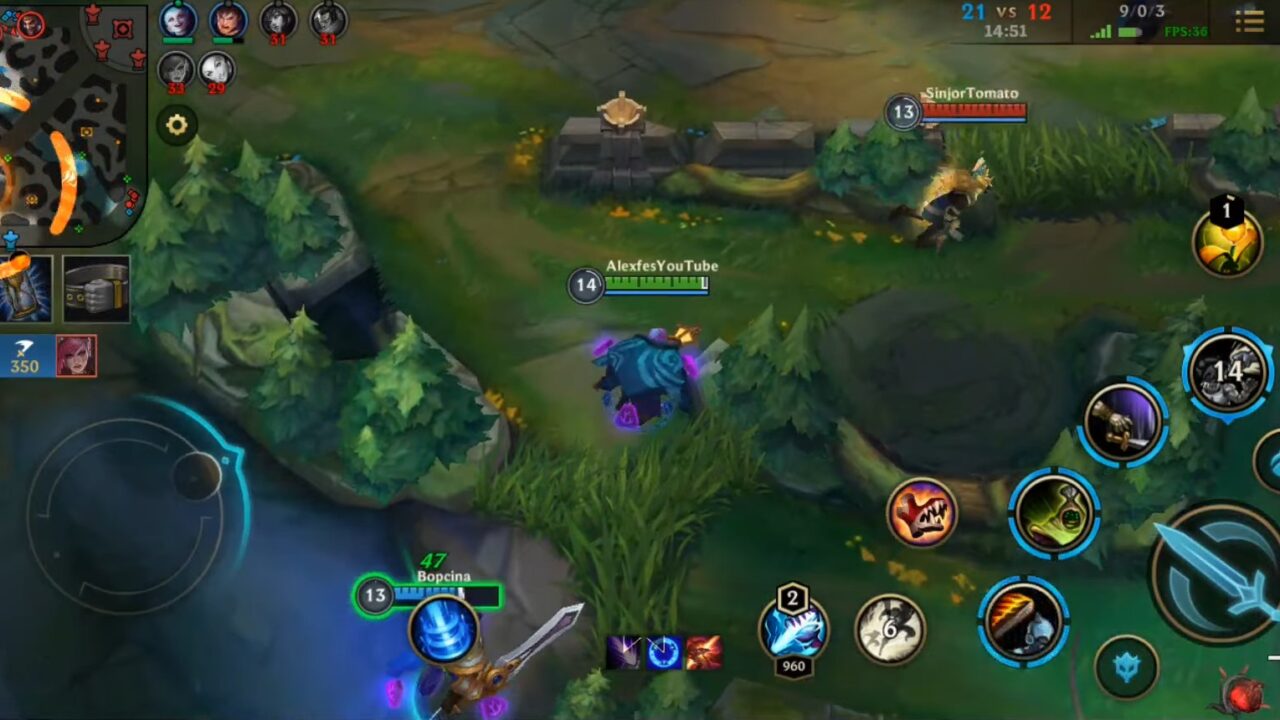The width and height of the screenshot is (1280, 720).
Task: Select an ally champion portrait at top
Action: [180, 20]
